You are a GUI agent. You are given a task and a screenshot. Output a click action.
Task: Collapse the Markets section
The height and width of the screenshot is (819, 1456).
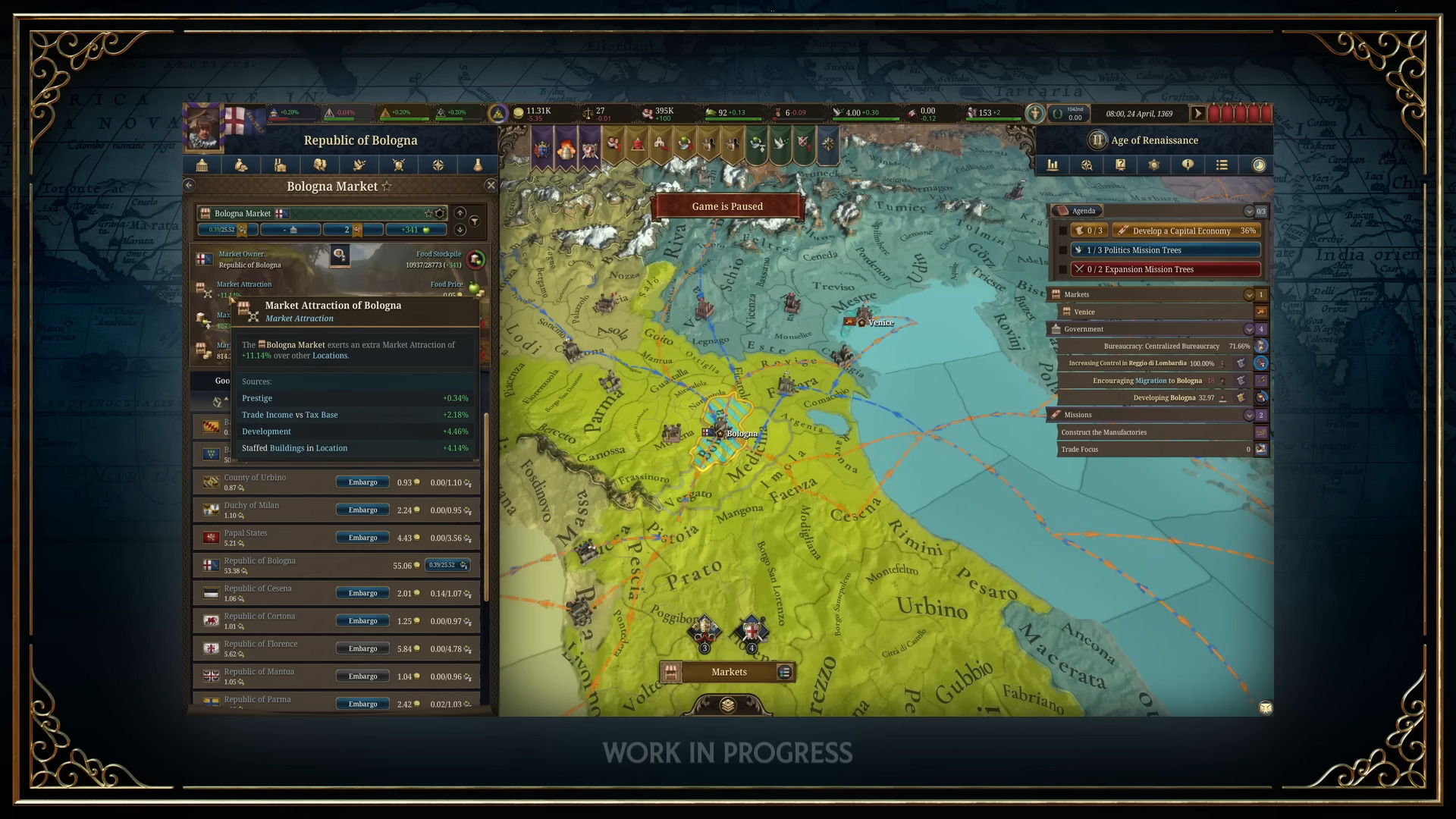point(1249,294)
